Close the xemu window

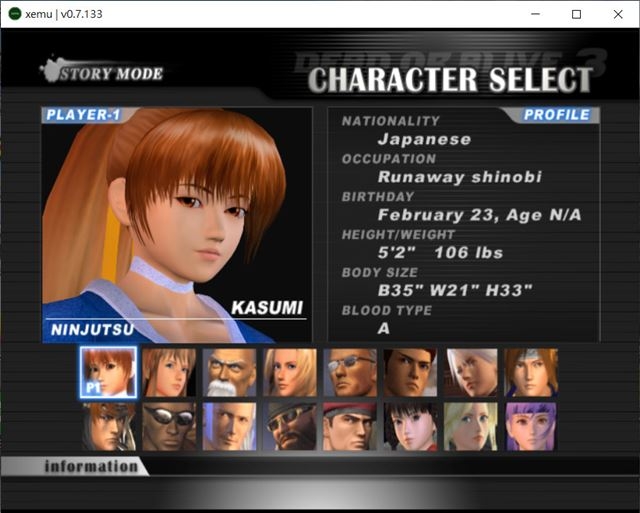click(616, 14)
